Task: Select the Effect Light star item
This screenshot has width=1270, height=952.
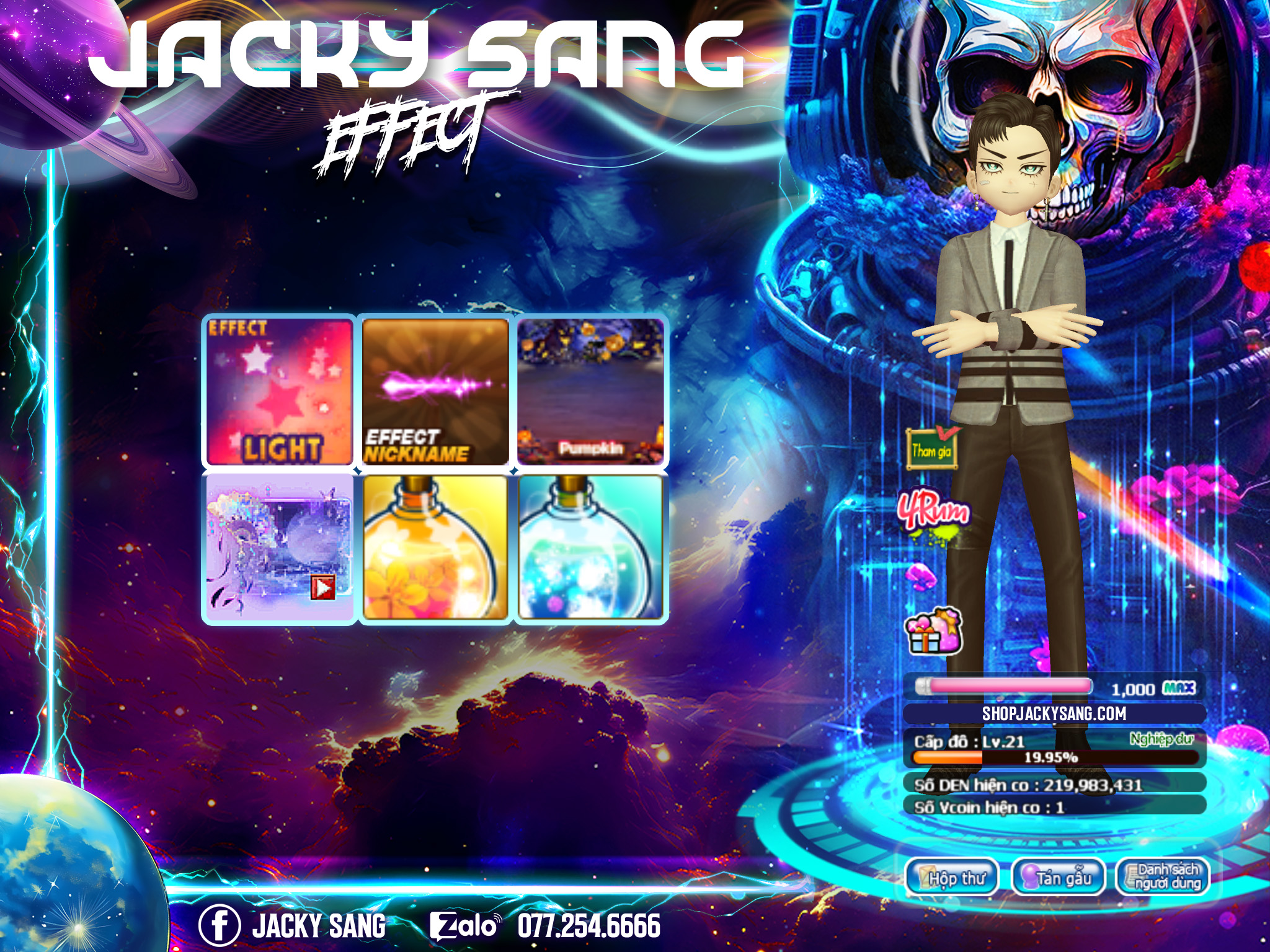Action: pos(279,392)
